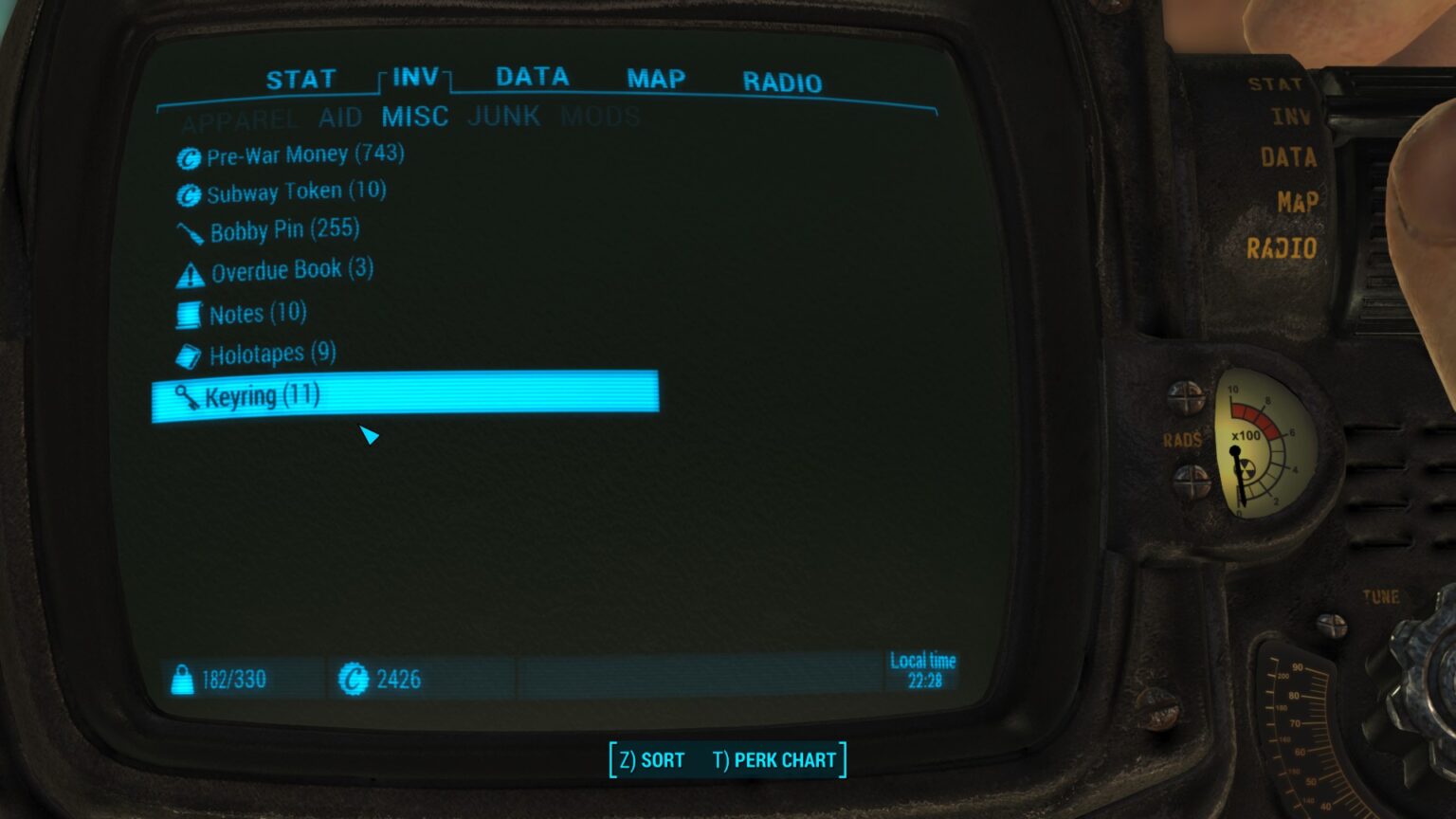This screenshot has width=1456, height=819.
Task: Open the DATA tab
Action: tap(533, 79)
